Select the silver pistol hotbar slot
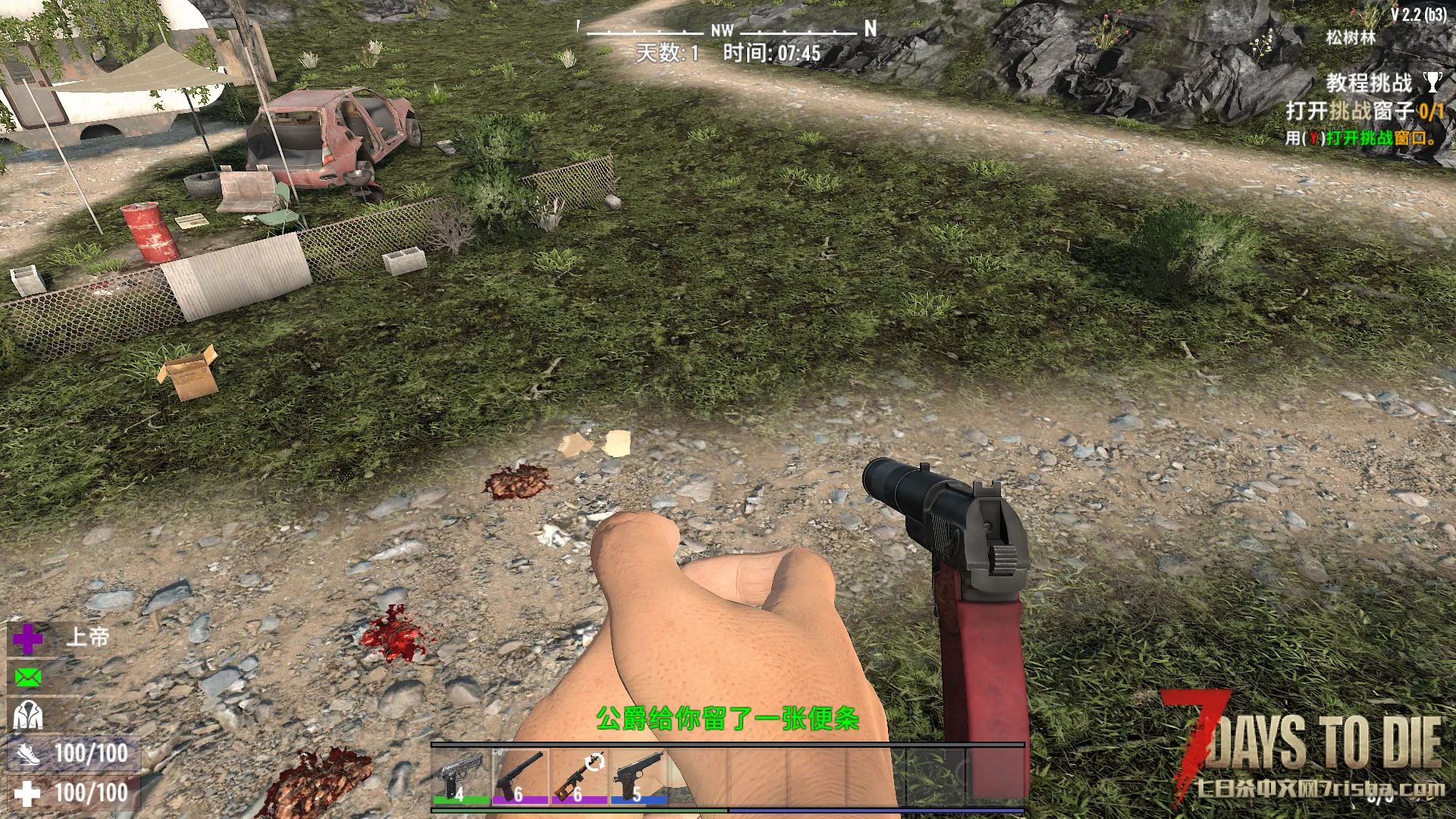Viewport: 1456px width, 819px height. click(461, 775)
